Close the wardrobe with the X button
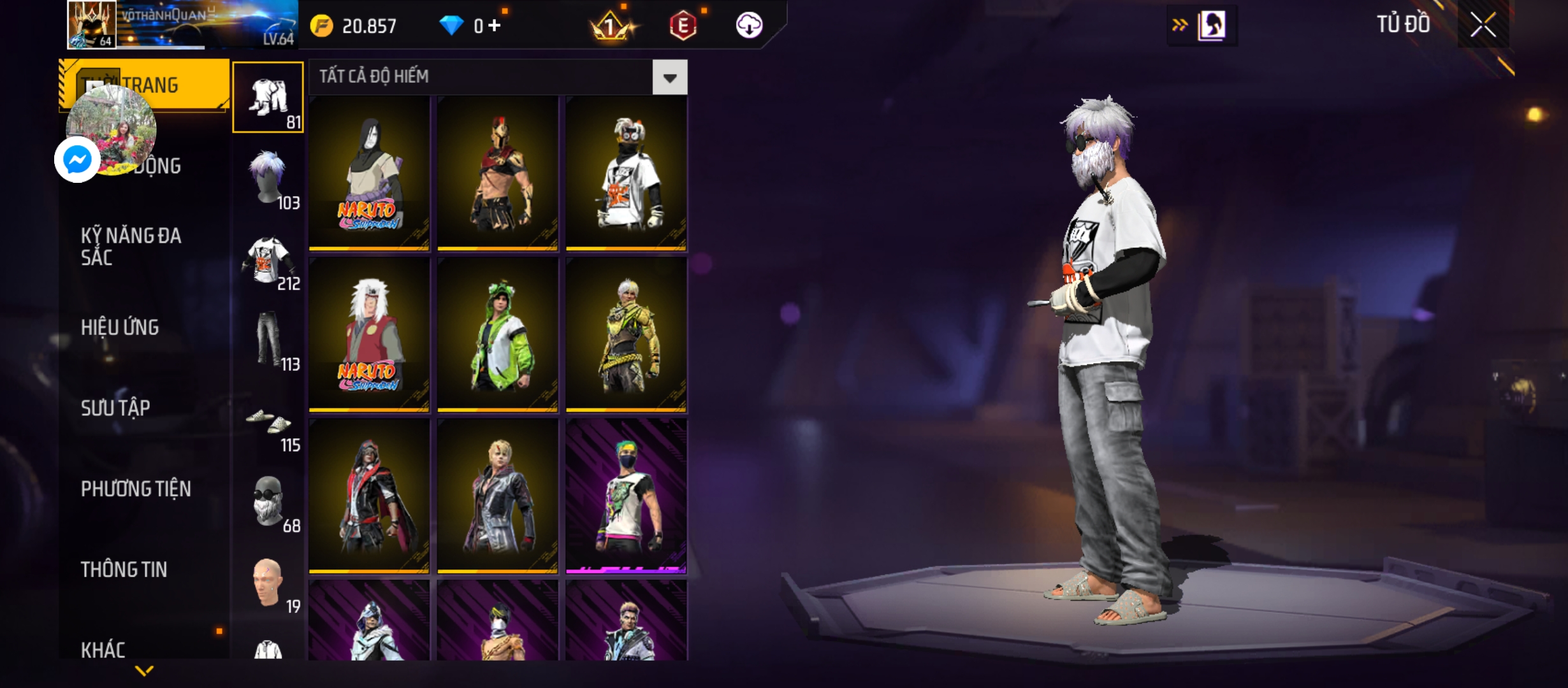 pos(1483,25)
